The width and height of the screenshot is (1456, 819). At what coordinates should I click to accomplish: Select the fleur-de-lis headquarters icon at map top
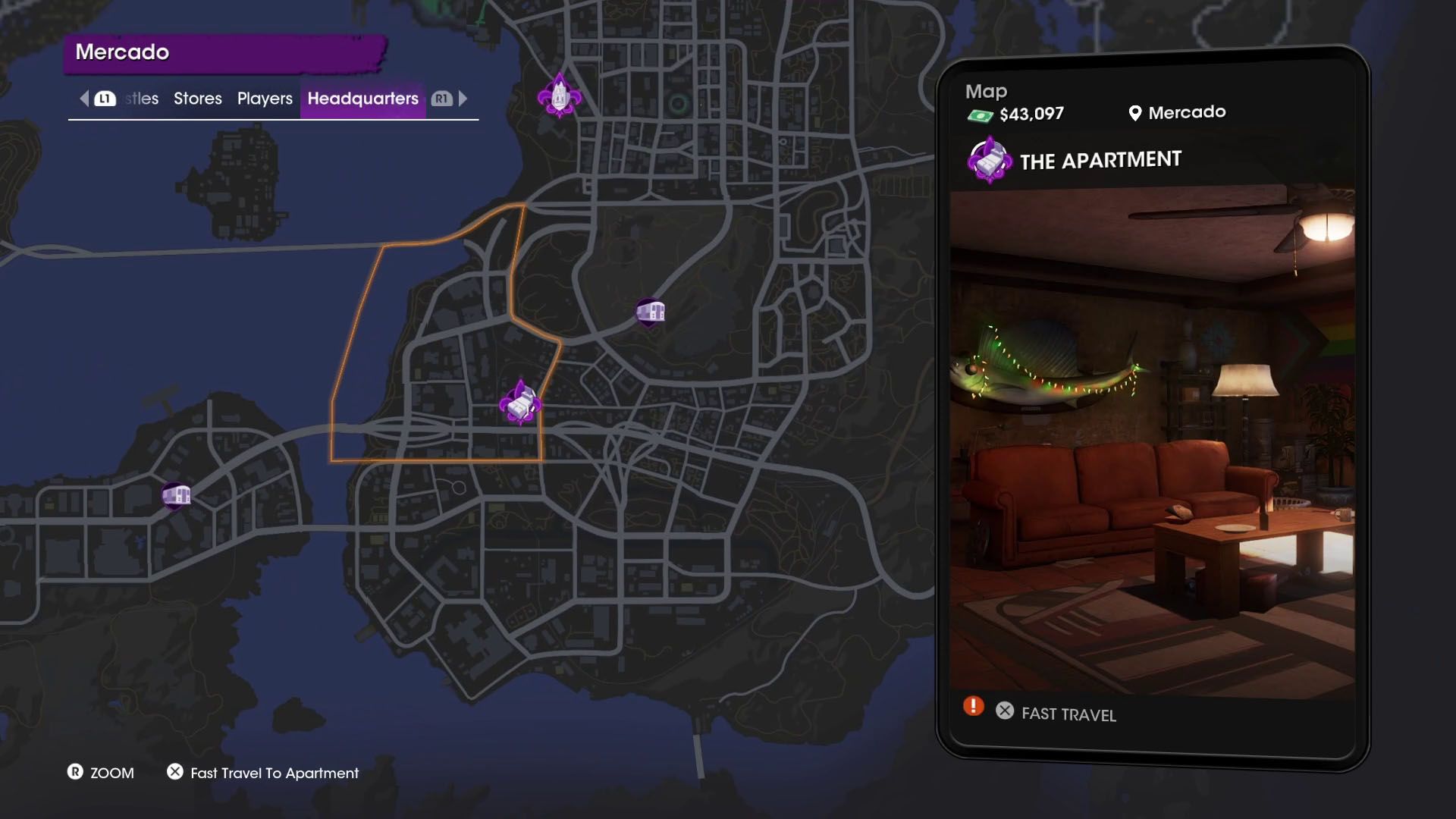[559, 95]
